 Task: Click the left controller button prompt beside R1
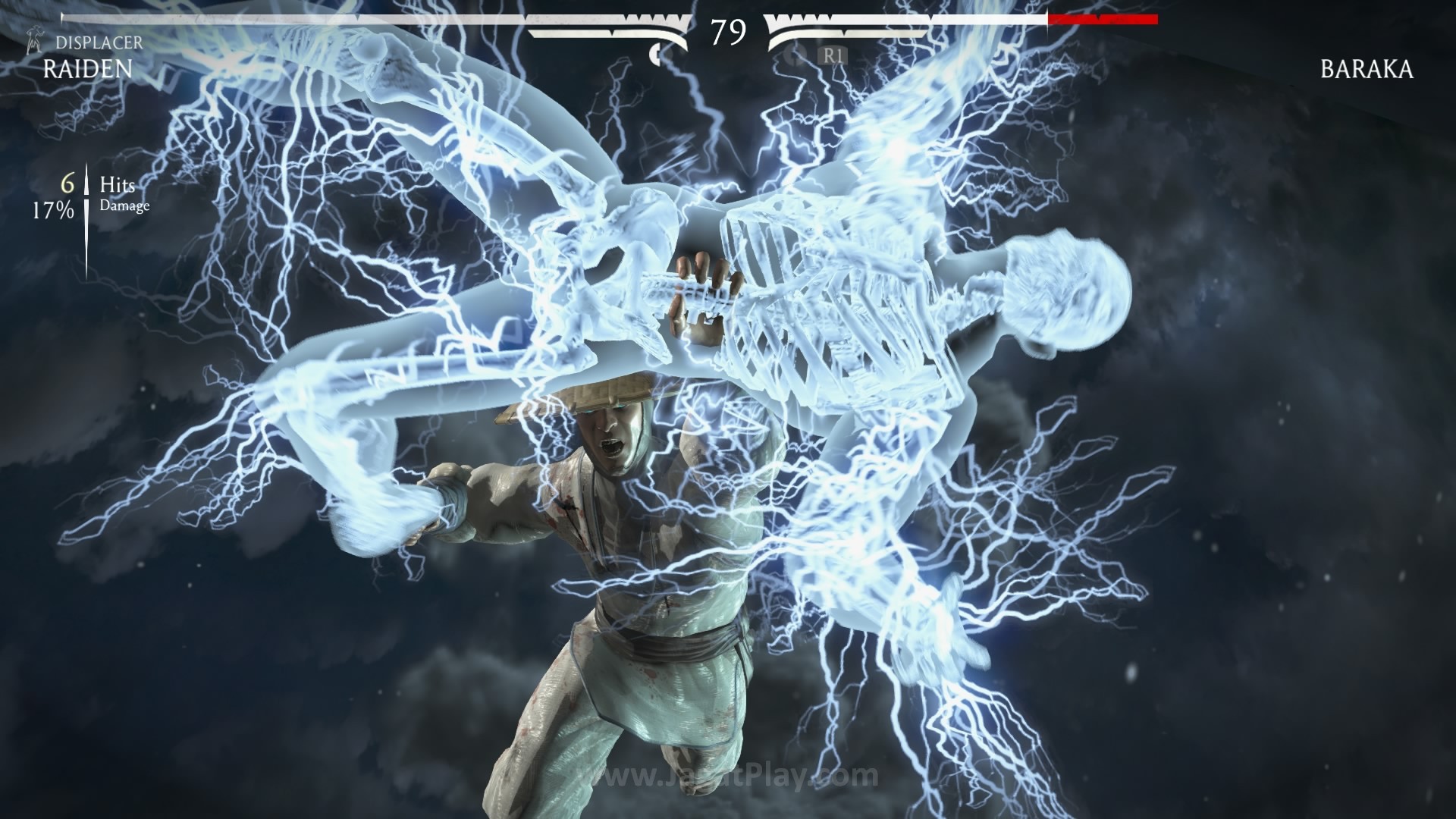792,56
